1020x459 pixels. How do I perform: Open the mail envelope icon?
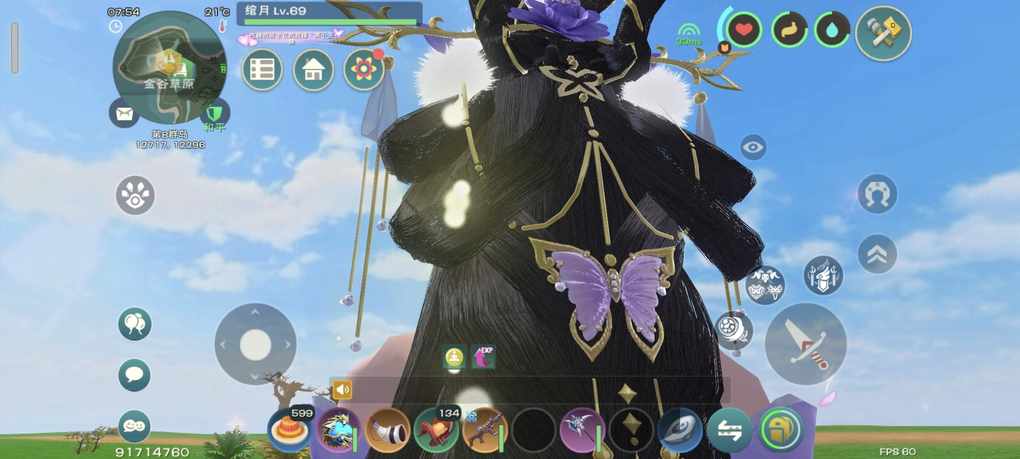(x=124, y=113)
